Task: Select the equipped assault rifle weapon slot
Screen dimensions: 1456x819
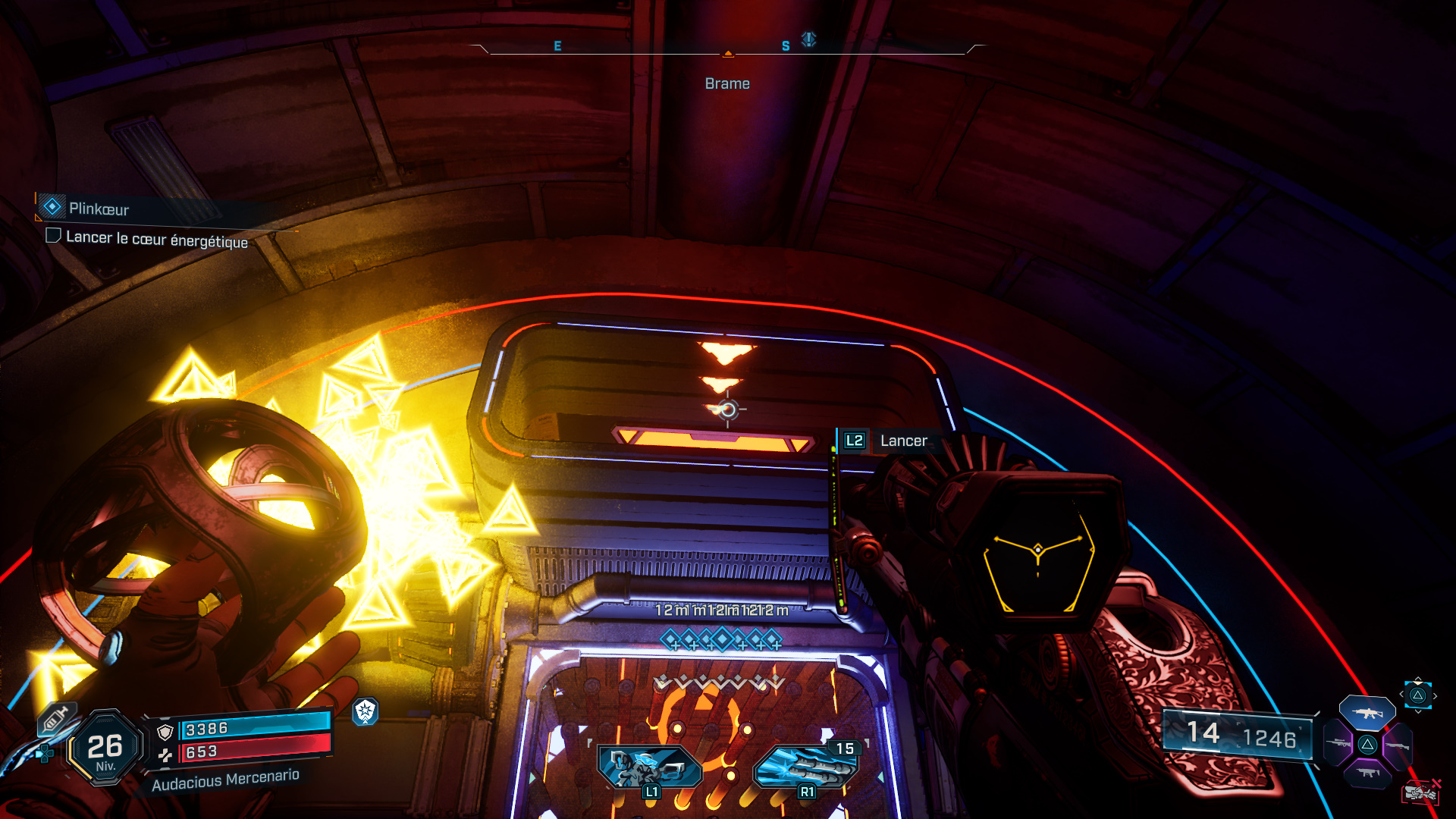Action: 1367,713
